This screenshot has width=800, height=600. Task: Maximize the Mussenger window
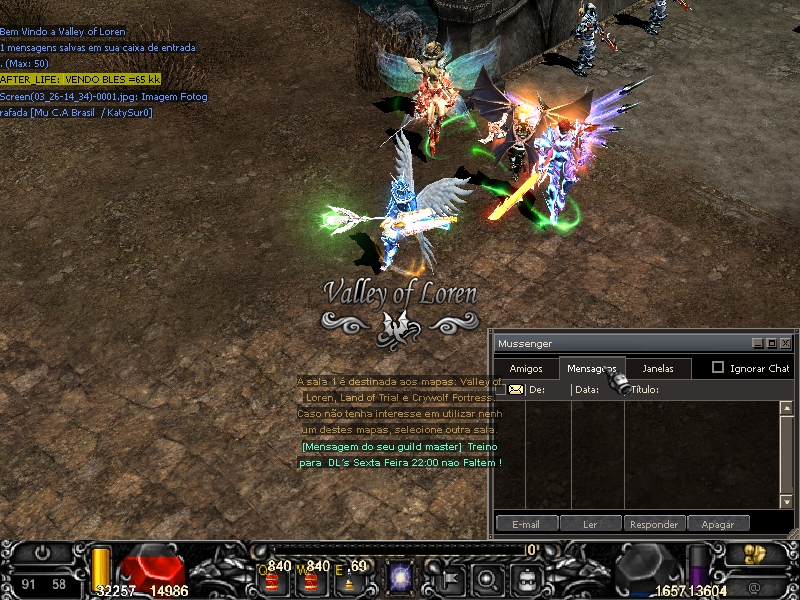click(772, 343)
